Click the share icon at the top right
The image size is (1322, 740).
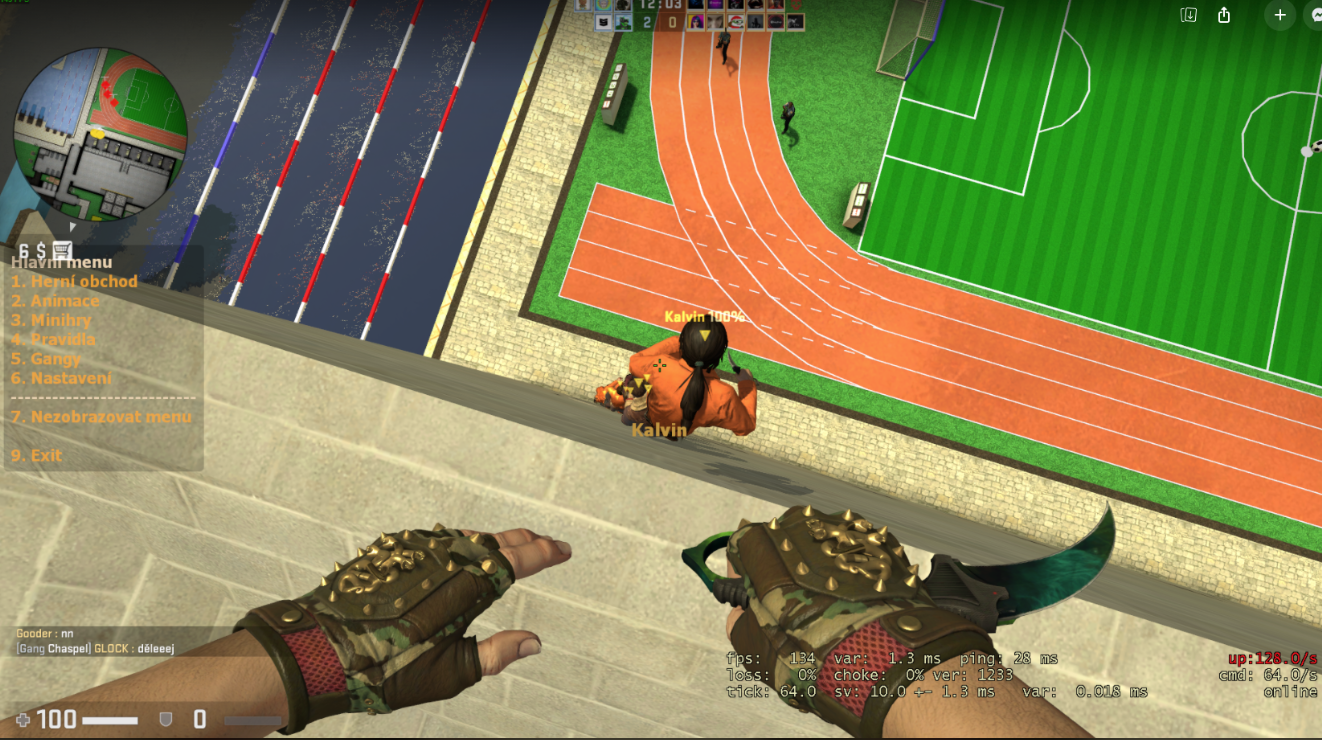point(1224,15)
